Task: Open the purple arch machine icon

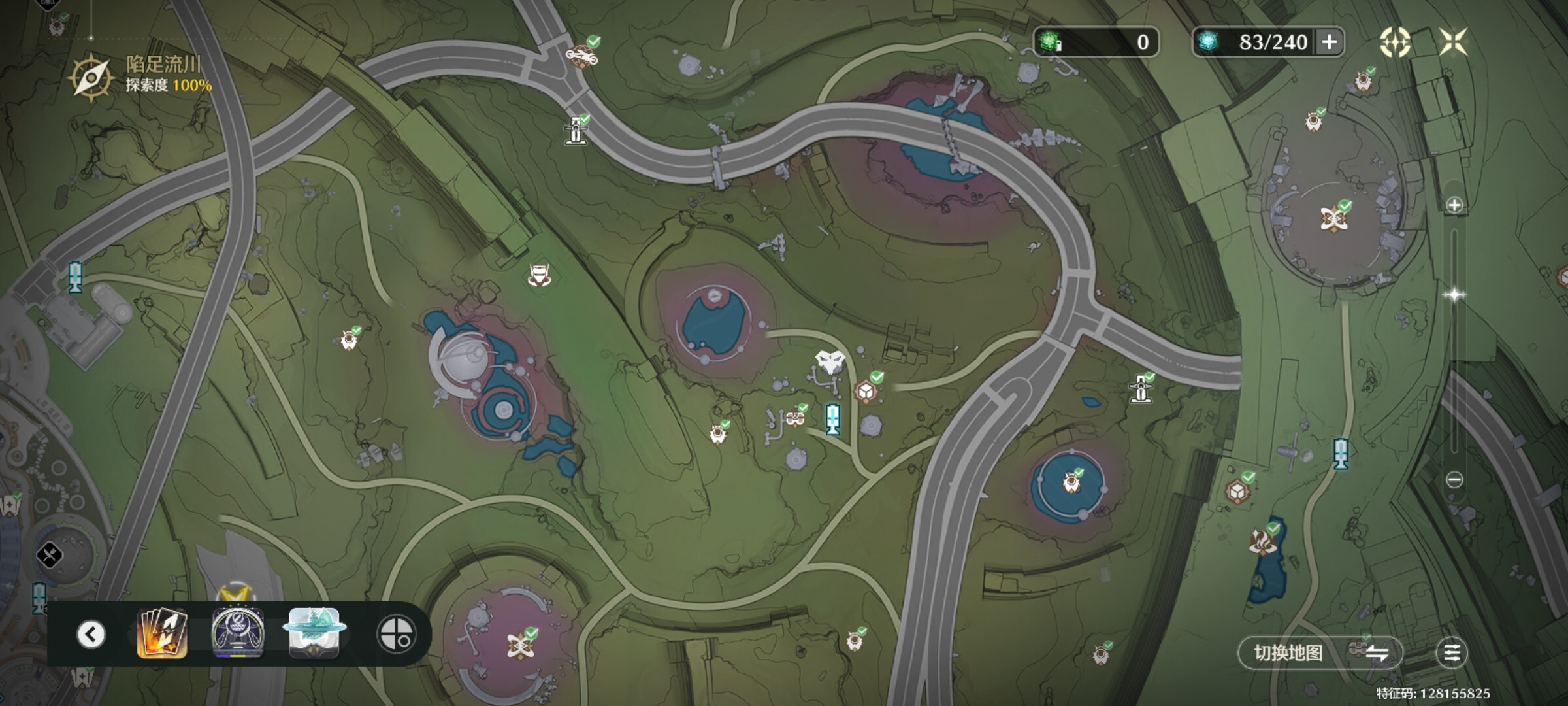Action: [238, 633]
